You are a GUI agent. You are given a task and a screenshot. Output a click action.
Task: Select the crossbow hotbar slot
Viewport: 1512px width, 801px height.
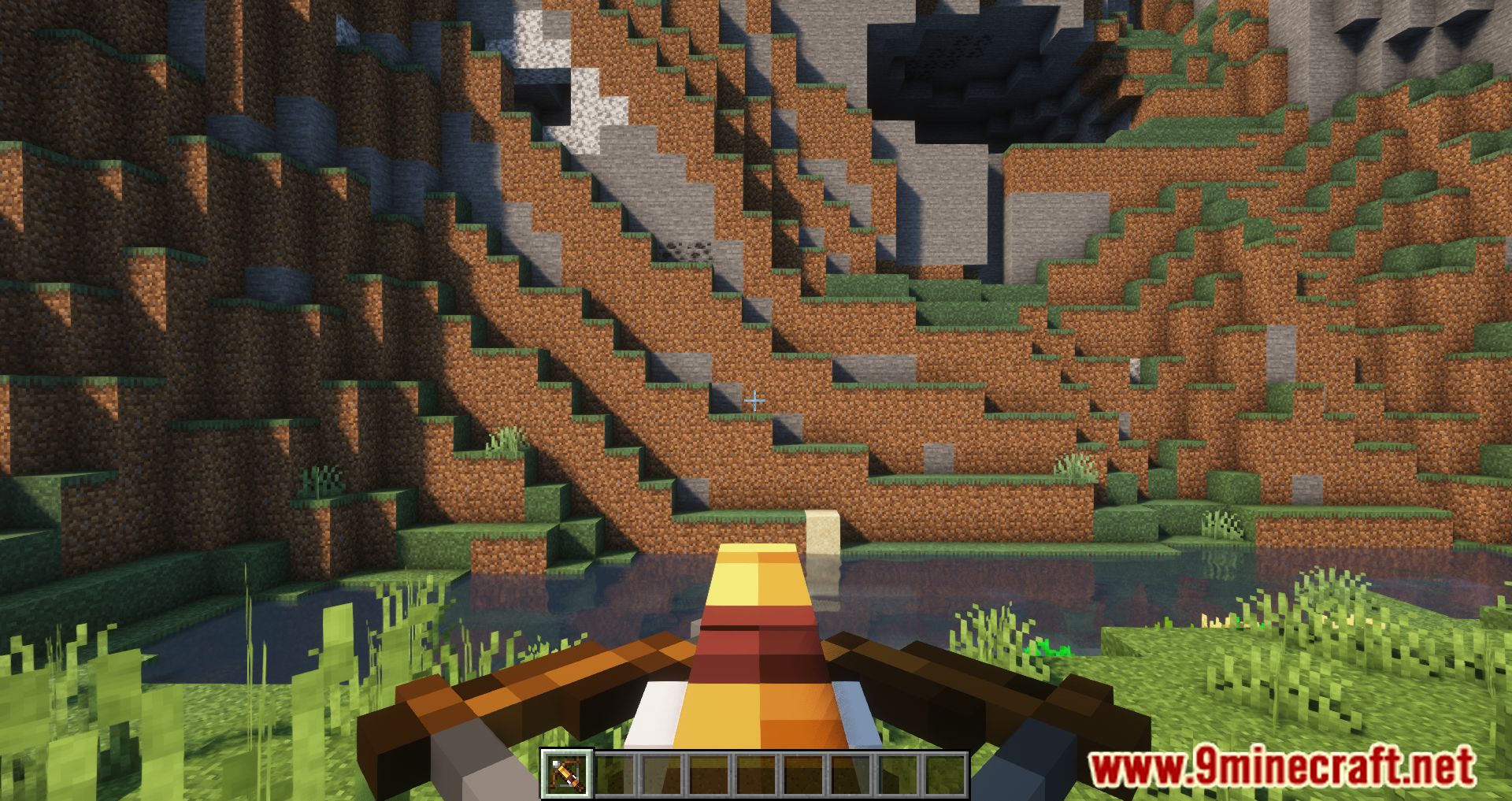click(x=565, y=774)
